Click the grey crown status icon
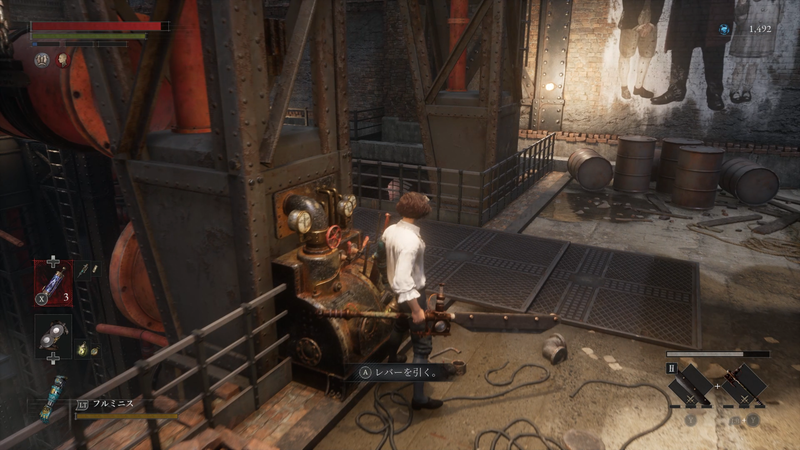Image resolution: width=800 pixels, height=450 pixels. [42, 60]
